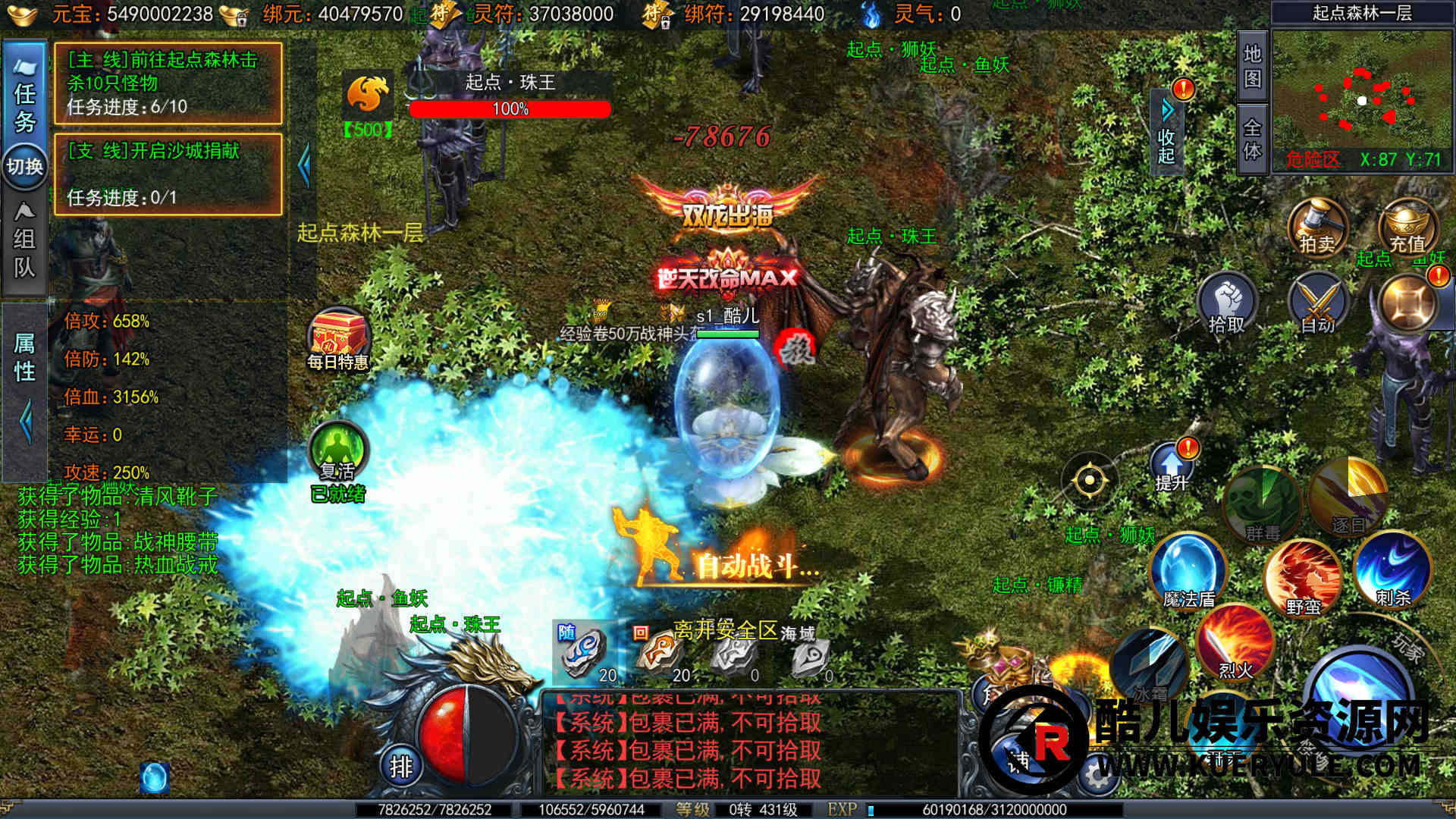Screen dimensions: 1456x819
Task: Use the 野蛮 charge skill
Action: point(1303,578)
